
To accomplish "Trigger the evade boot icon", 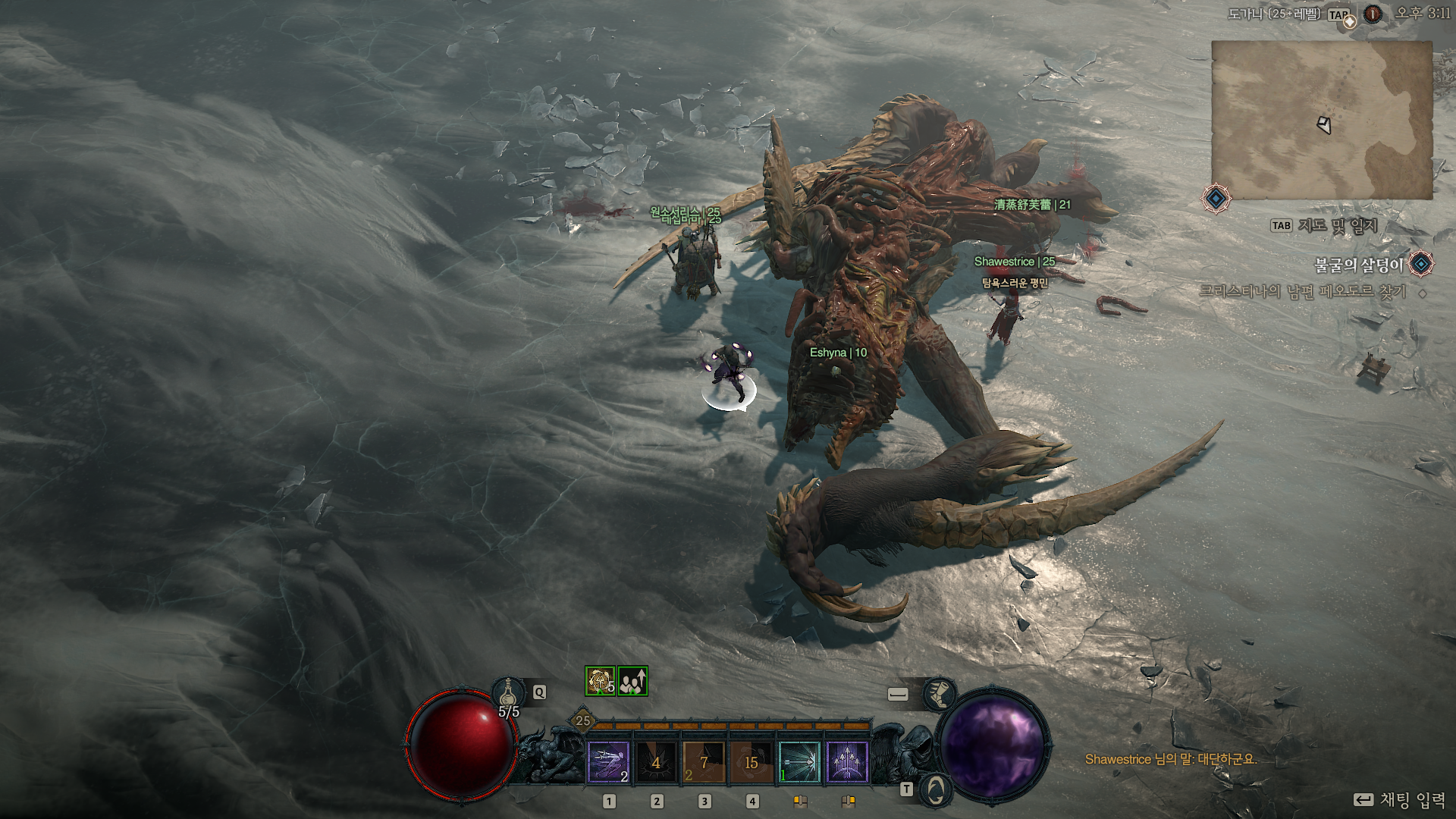I will 939,694.
